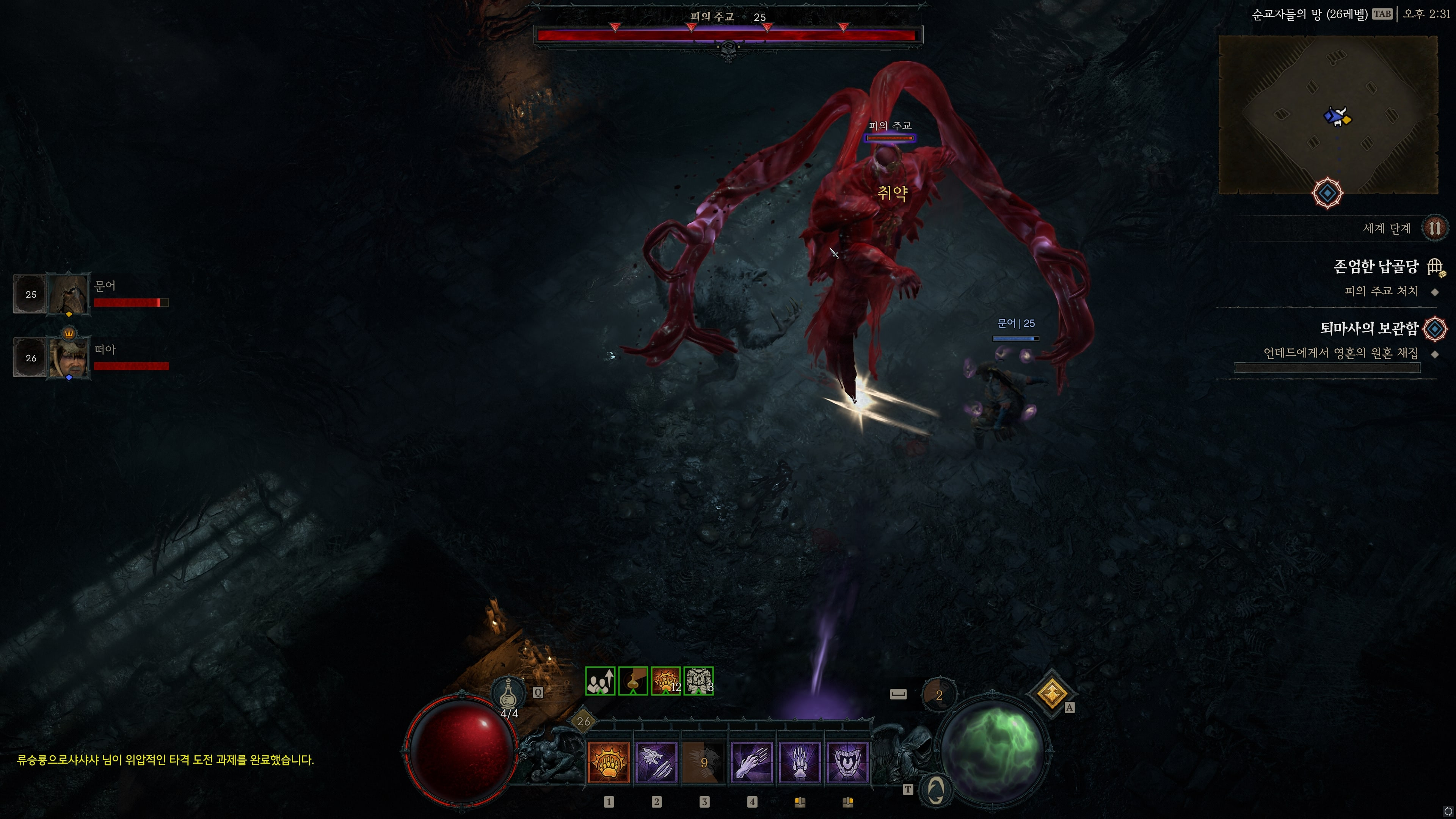
Task: Check the elixir flask buff icon
Action: pos(632,681)
